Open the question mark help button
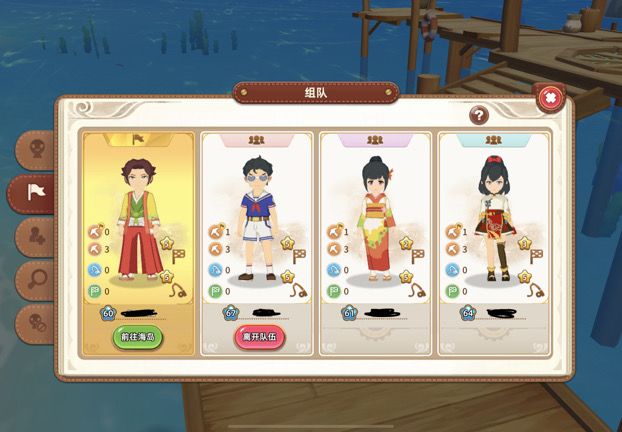622x432 pixels. (x=479, y=115)
